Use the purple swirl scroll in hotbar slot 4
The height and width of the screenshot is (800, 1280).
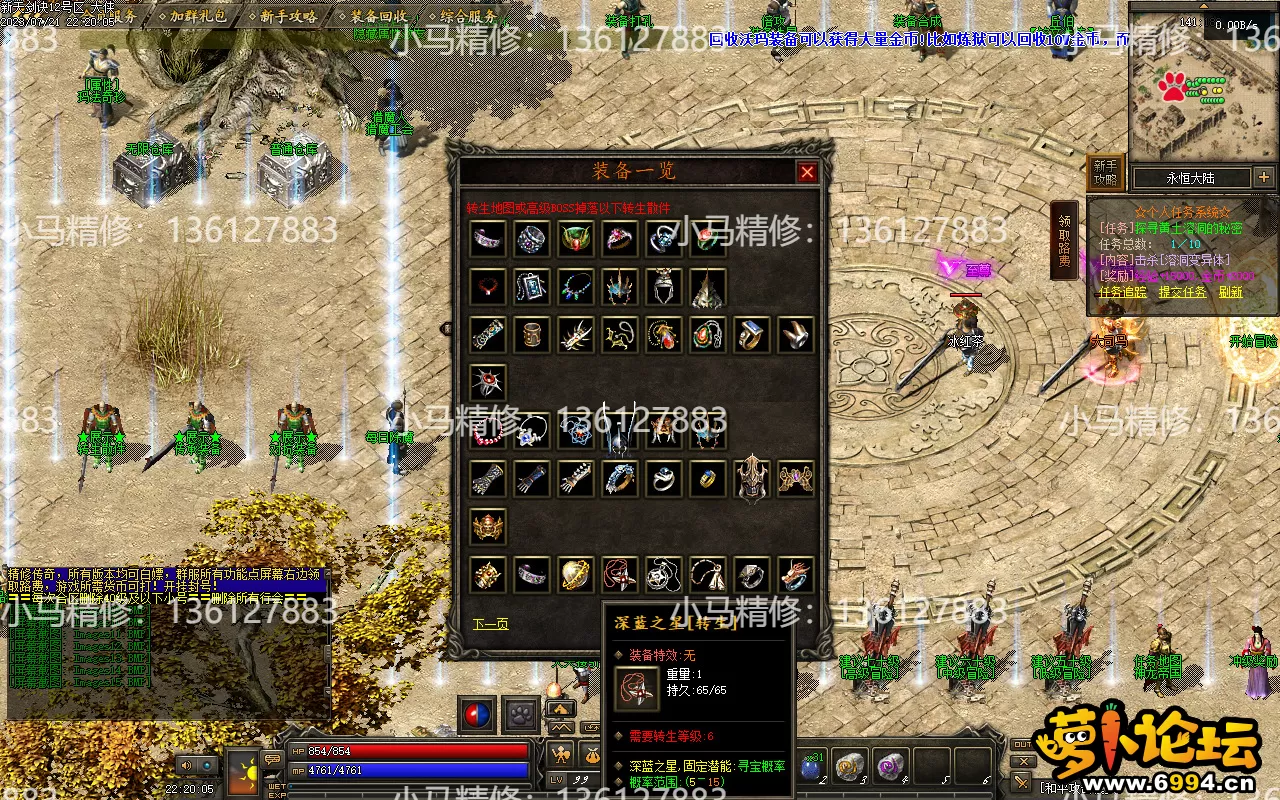click(889, 766)
